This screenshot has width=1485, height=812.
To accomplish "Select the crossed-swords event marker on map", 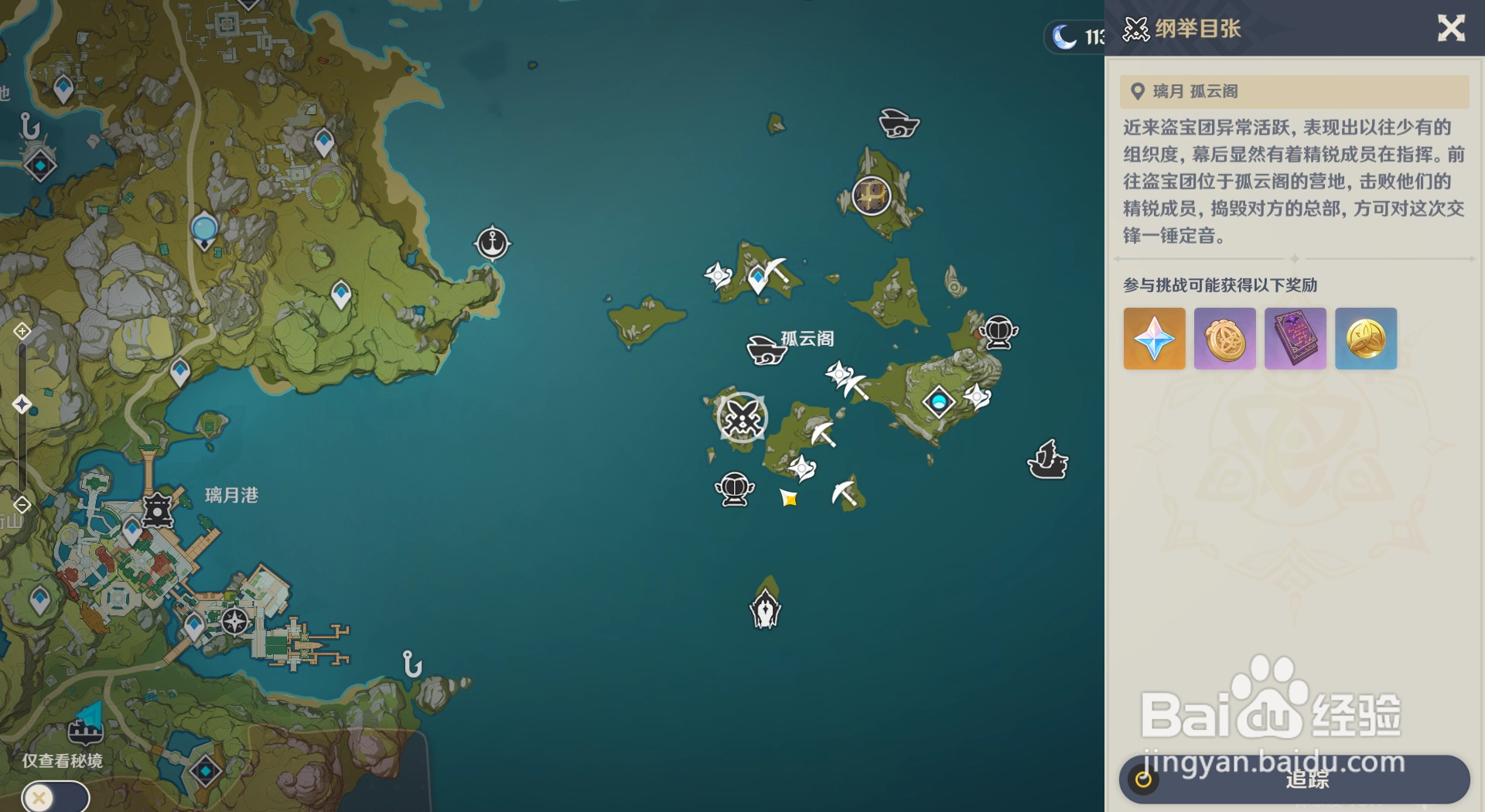I will [742, 418].
